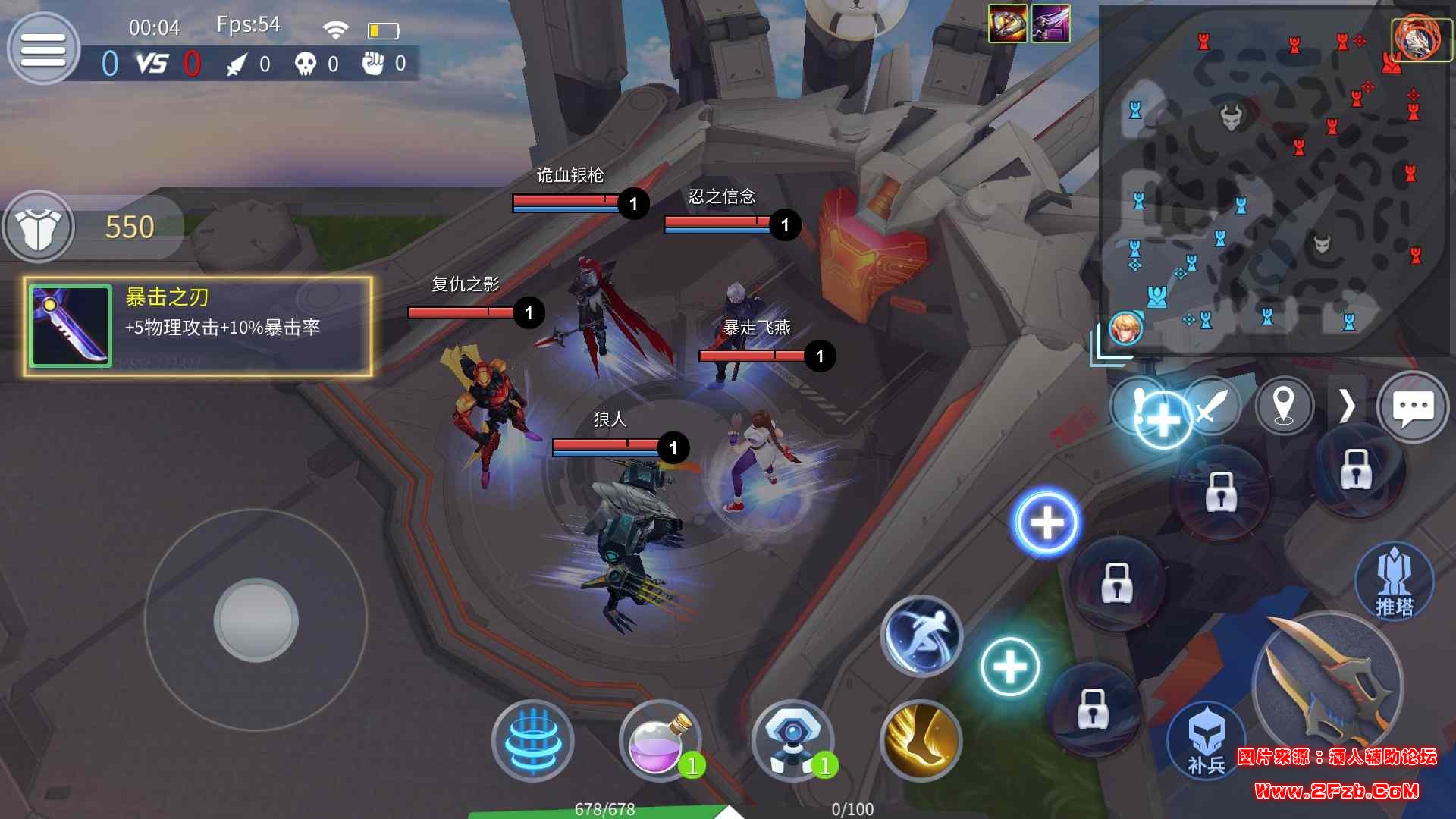Place the ward eye item
Viewport: 1456px width, 819px height.
792,740
